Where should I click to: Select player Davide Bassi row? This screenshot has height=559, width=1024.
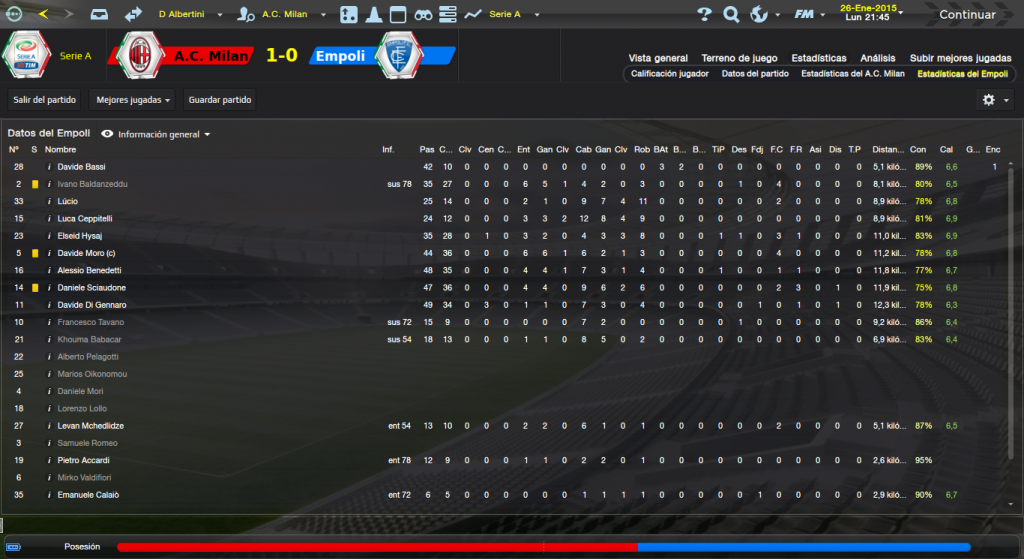pos(81,167)
